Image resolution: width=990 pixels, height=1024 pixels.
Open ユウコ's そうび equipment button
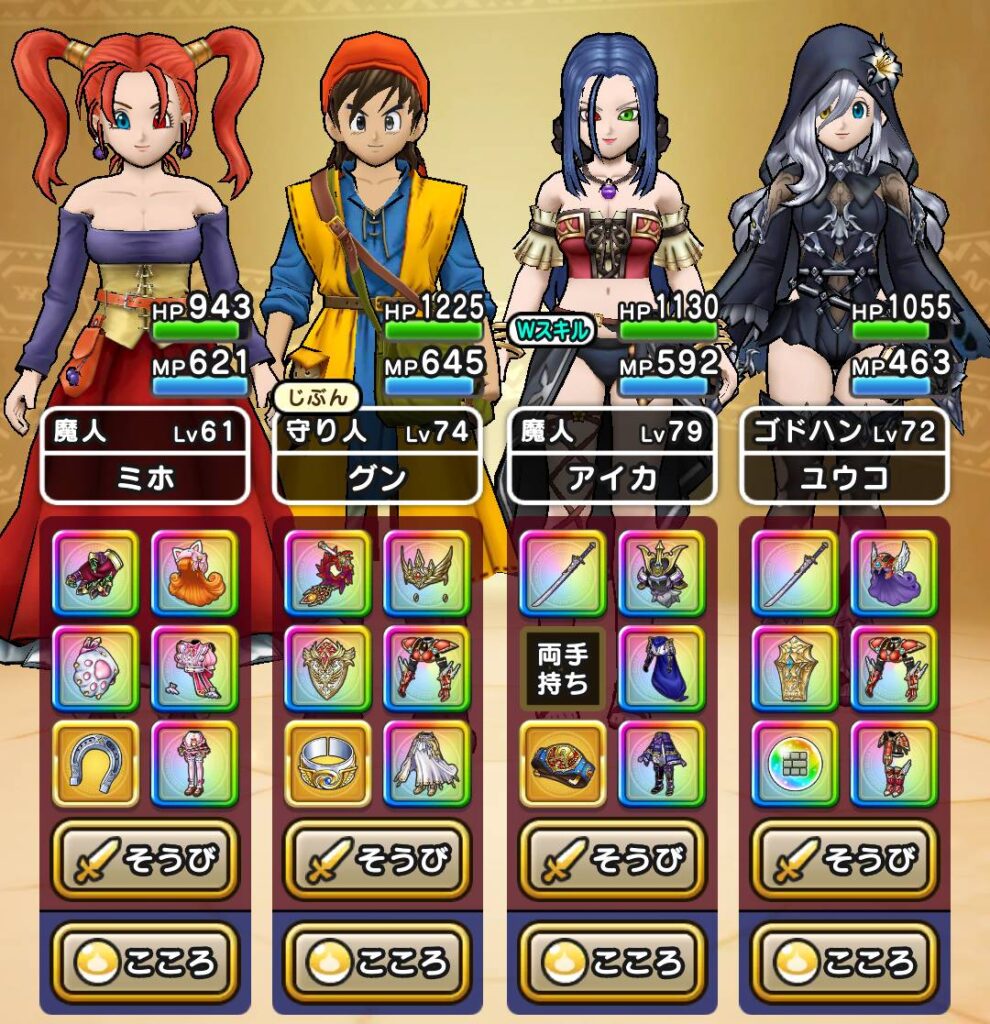click(x=844, y=859)
